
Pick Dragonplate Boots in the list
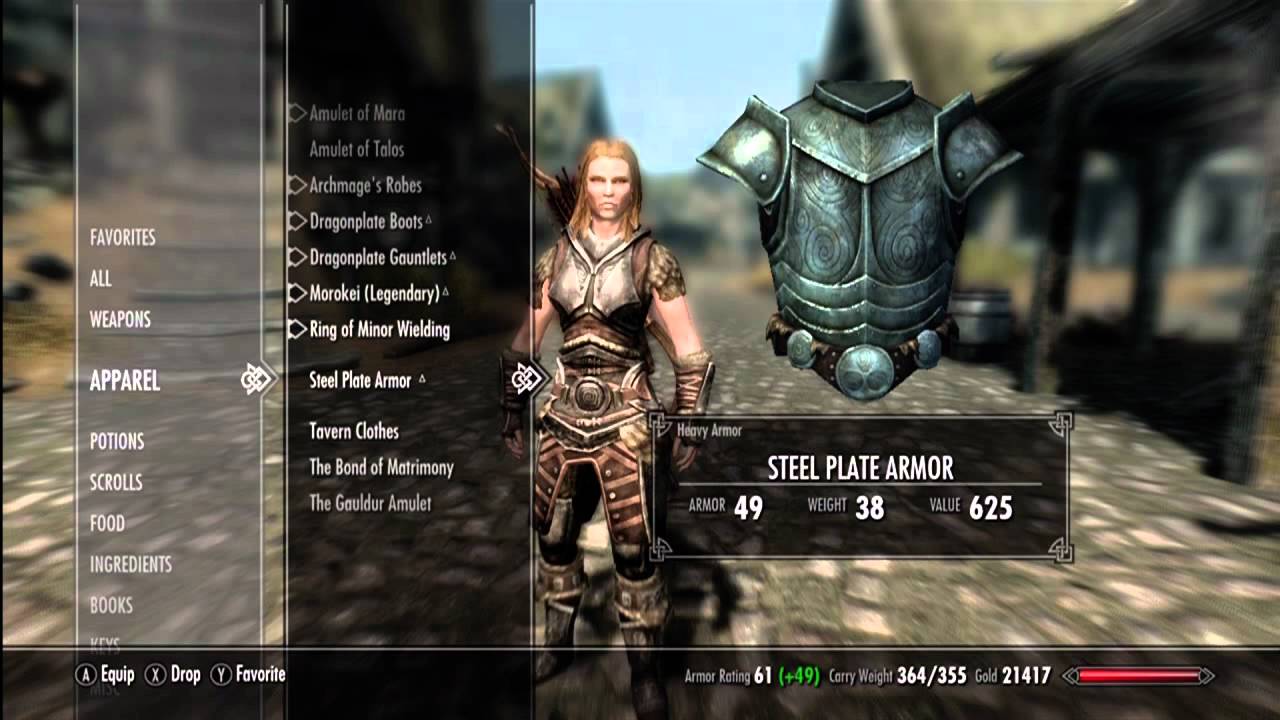point(366,222)
